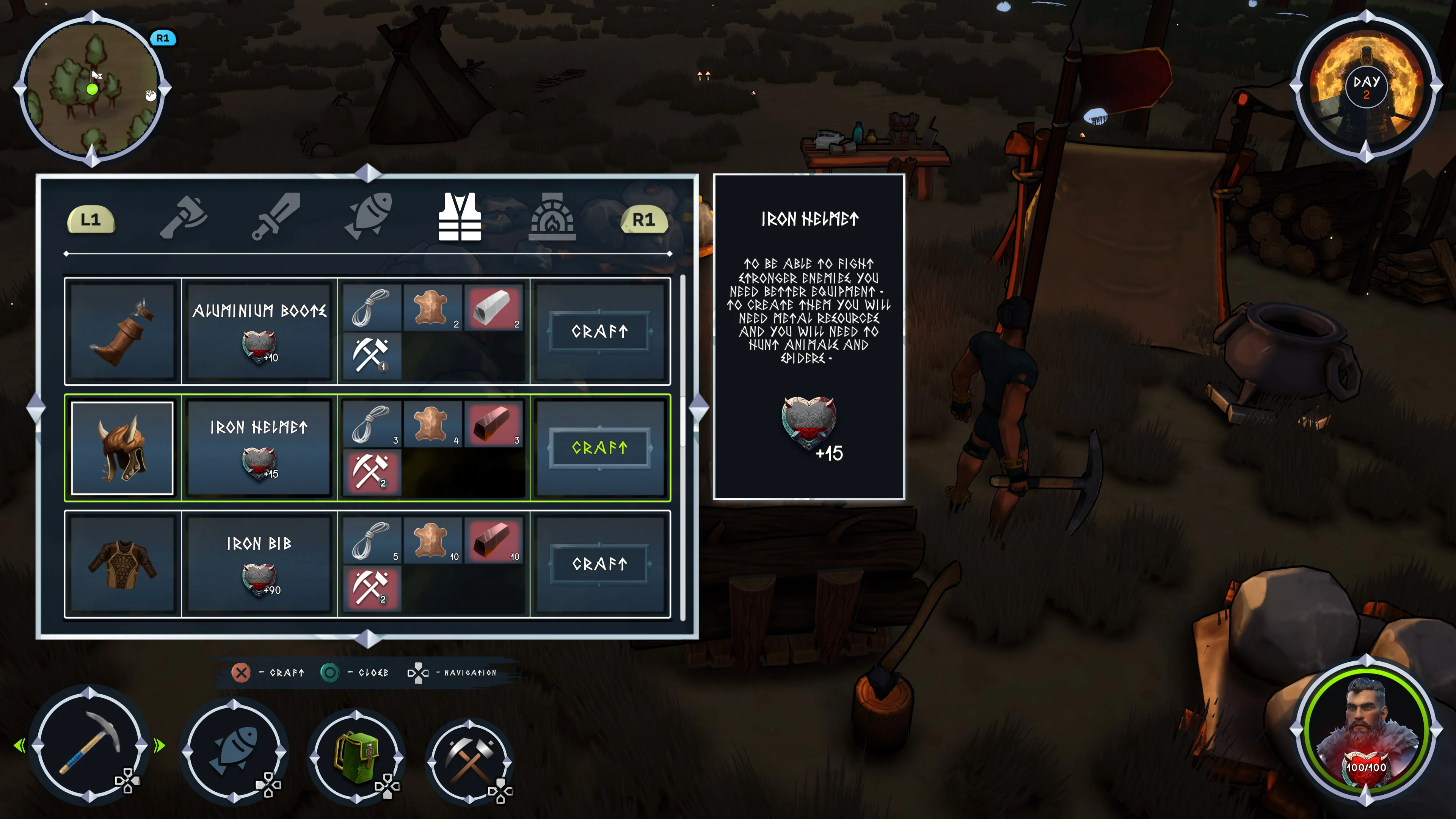Craft the Aluminium Boots
Viewport: 1456px width, 819px height.
[600, 332]
